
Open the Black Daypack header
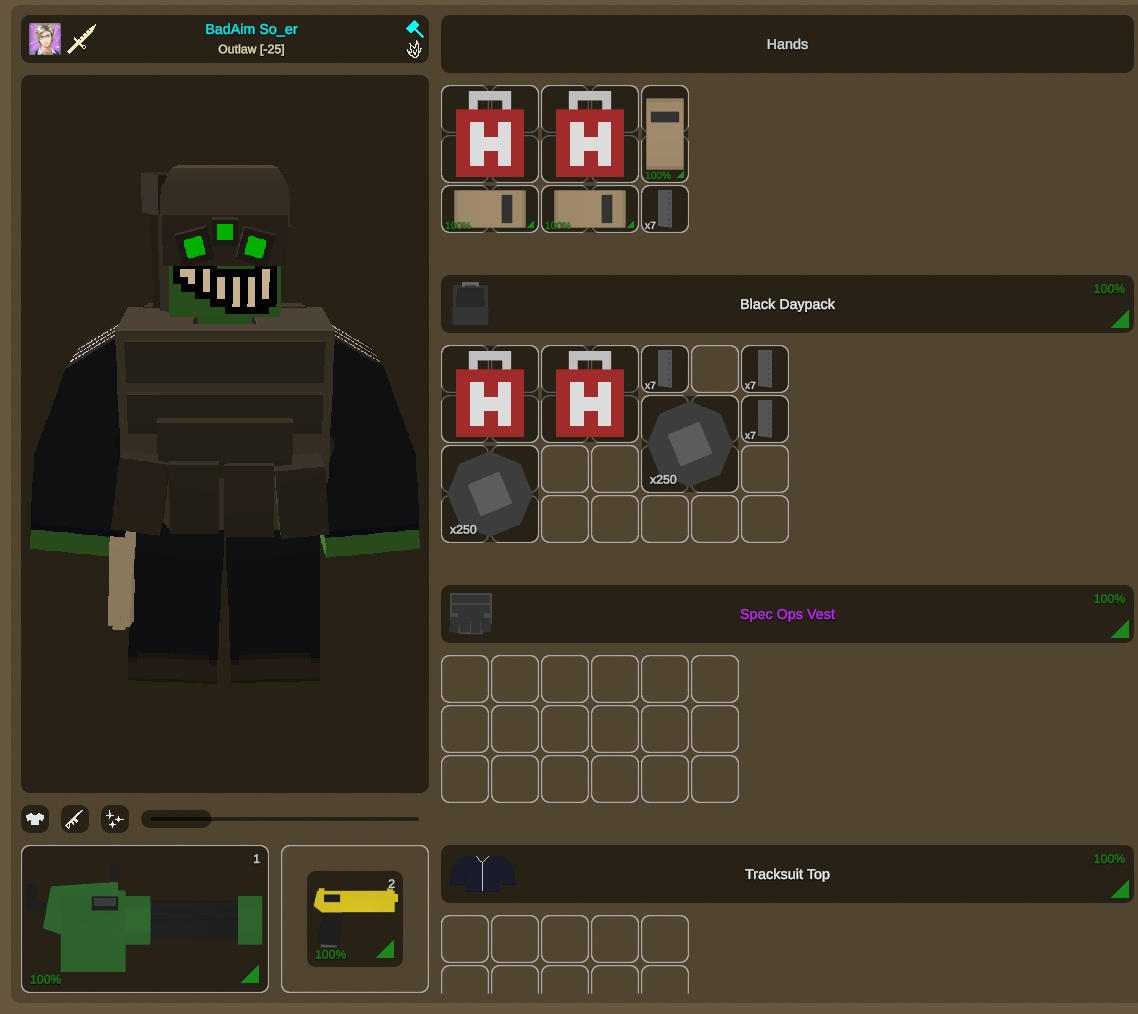tap(787, 304)
